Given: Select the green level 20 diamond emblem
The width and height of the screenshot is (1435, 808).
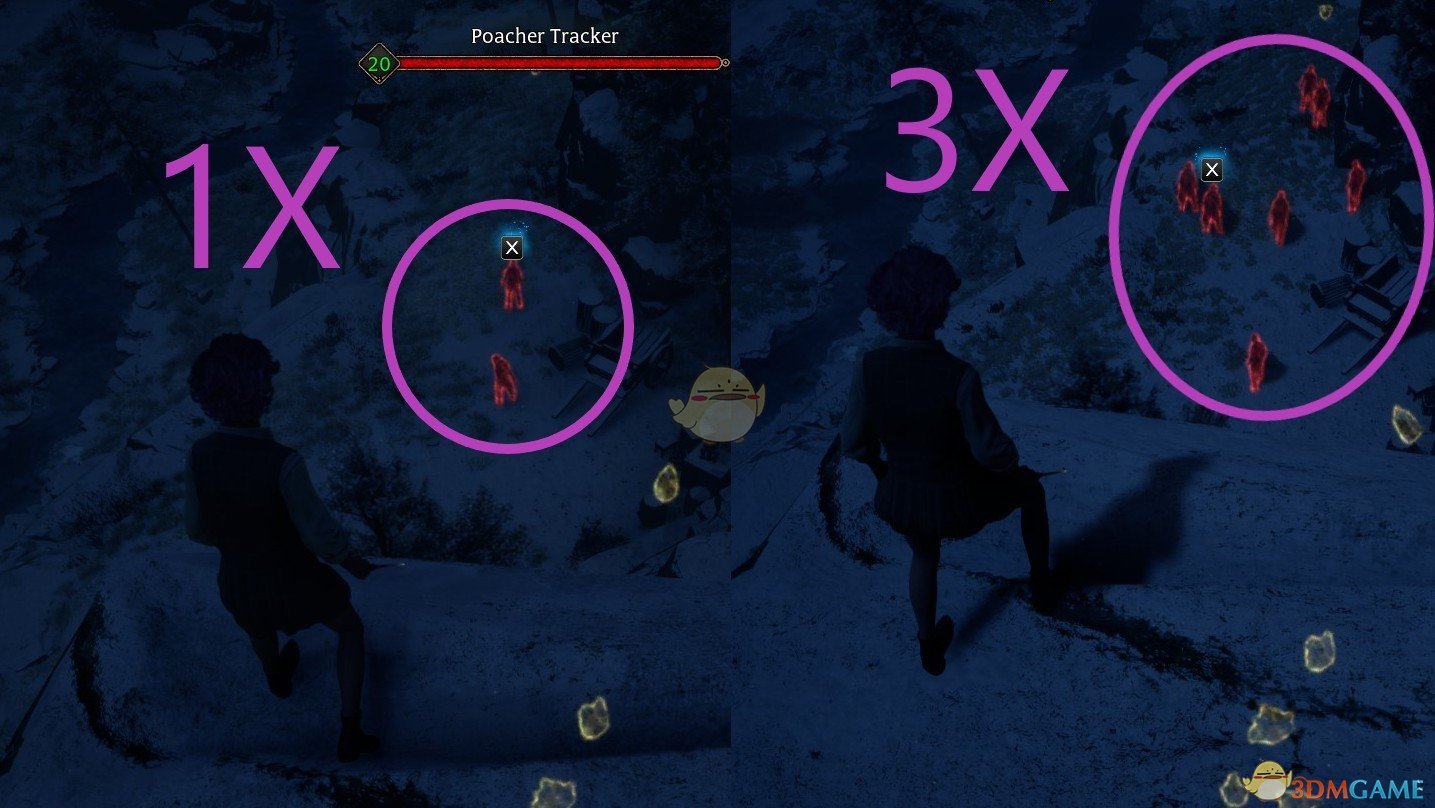Looking at the screenshot, I should tap(377, 62).
